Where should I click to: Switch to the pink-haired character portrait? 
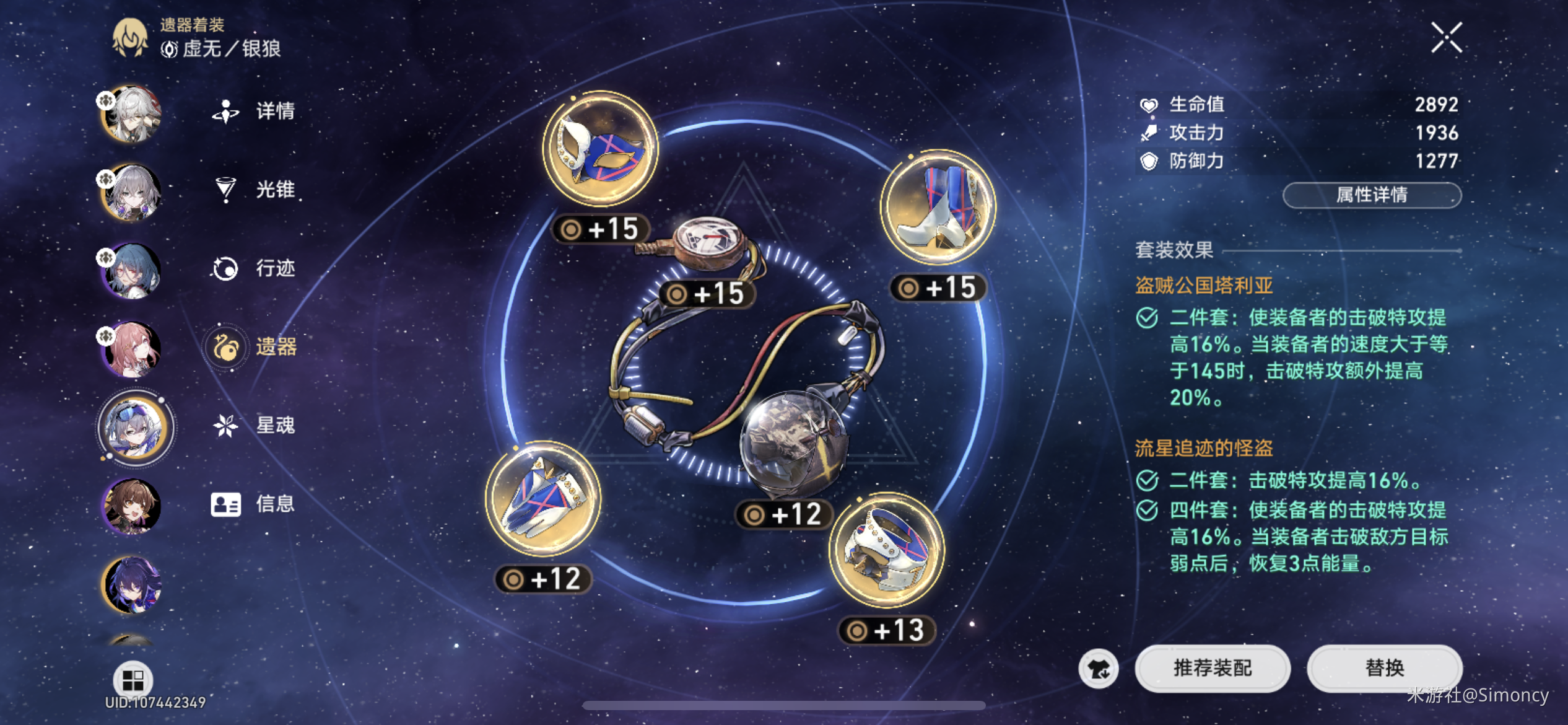pyautogui.click(x=131, y=349)
